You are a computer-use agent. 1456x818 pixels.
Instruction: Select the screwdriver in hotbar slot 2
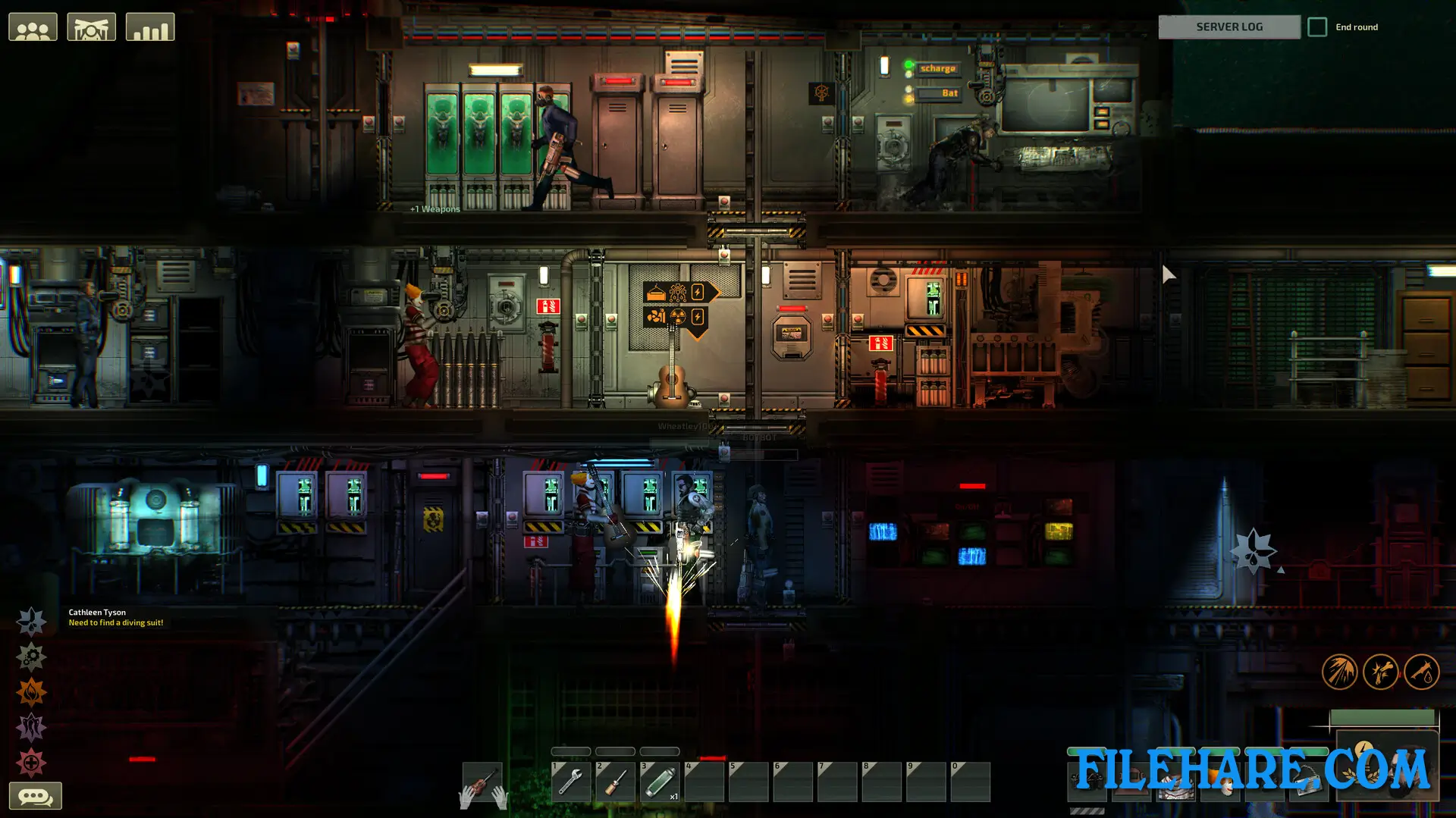tap(615, 782)
